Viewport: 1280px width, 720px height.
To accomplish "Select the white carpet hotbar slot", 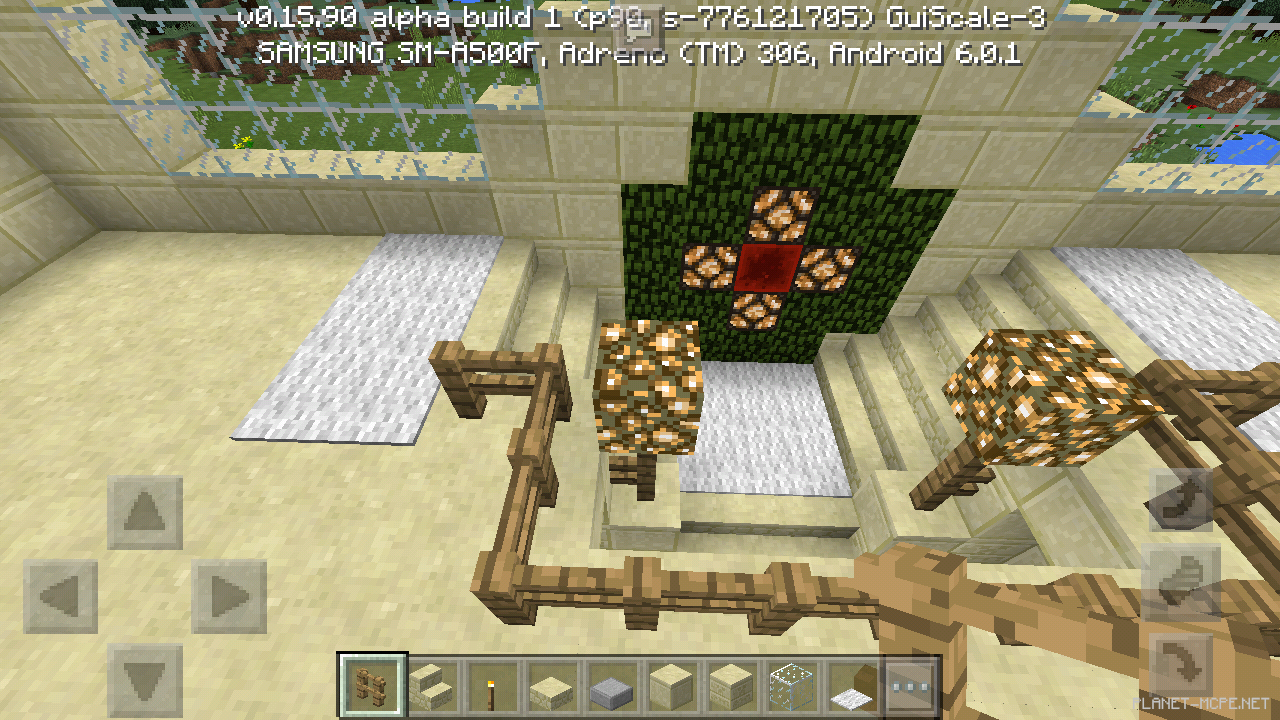I will [851, 686].
